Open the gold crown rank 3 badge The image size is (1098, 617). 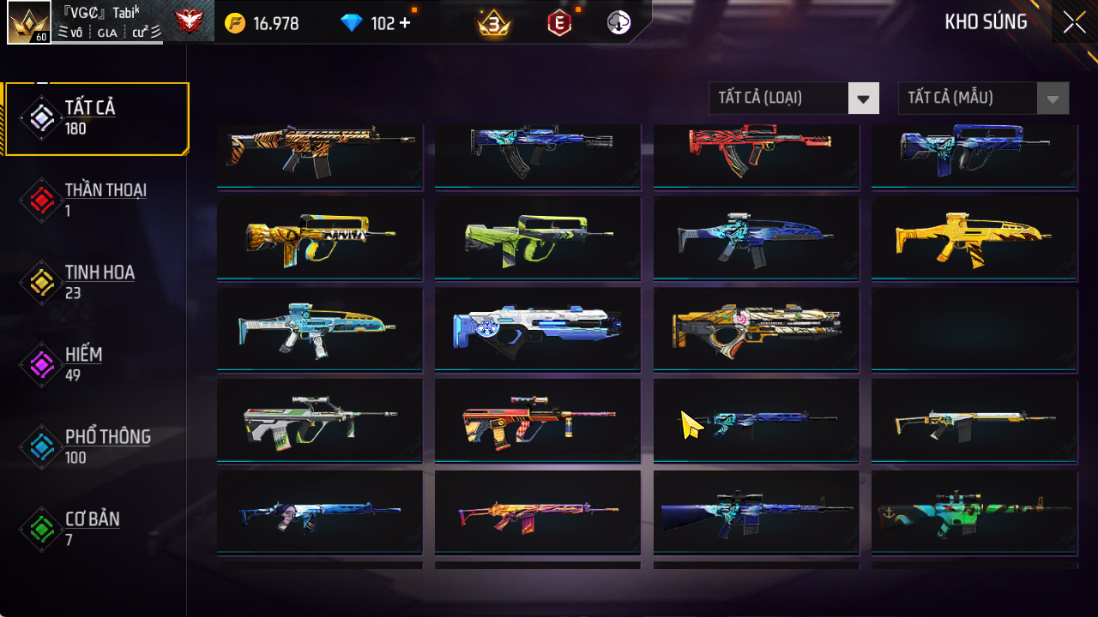[493, 23]
